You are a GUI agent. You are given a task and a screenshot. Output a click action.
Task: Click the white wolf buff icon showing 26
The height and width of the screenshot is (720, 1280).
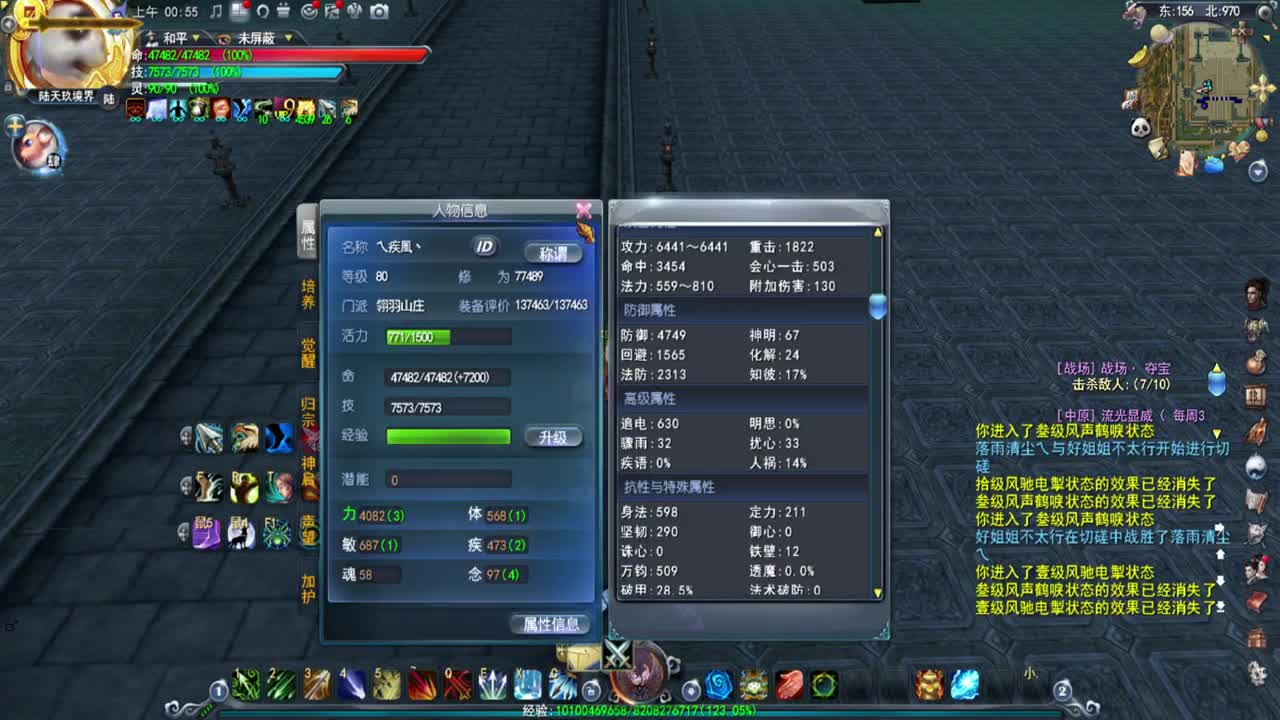[326, 108]
